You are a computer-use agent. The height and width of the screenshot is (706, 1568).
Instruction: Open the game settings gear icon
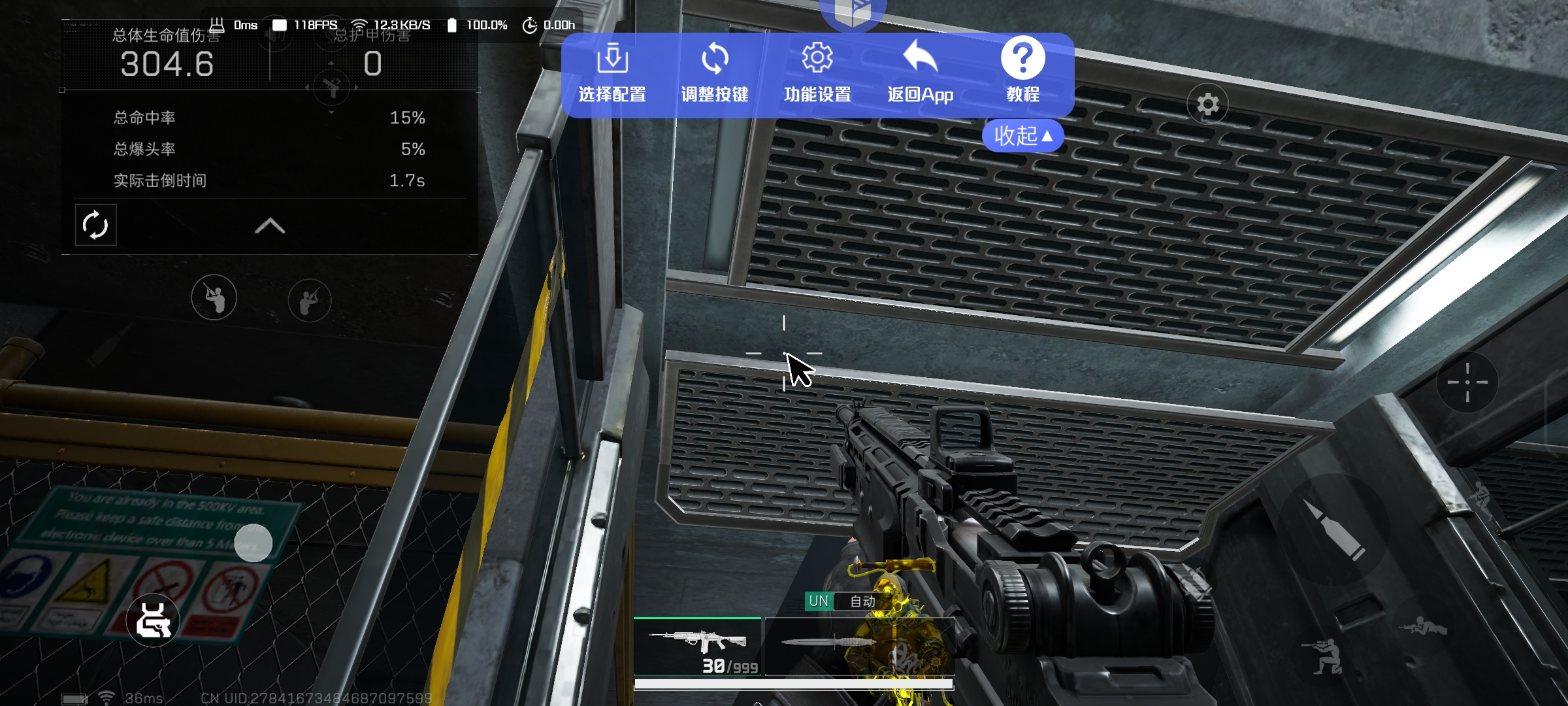click(1207, 105)
